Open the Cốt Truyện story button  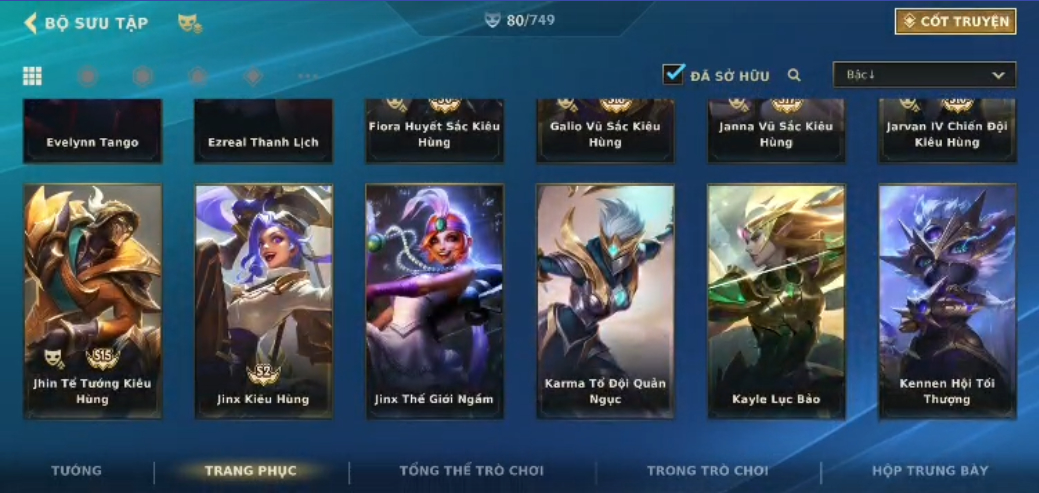click(955, 21)
